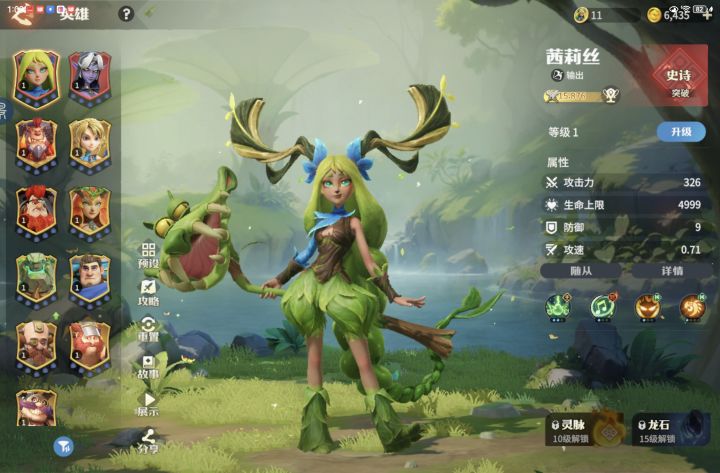
Task: Start the 展示 showcase mode
Action: point(148,404)
